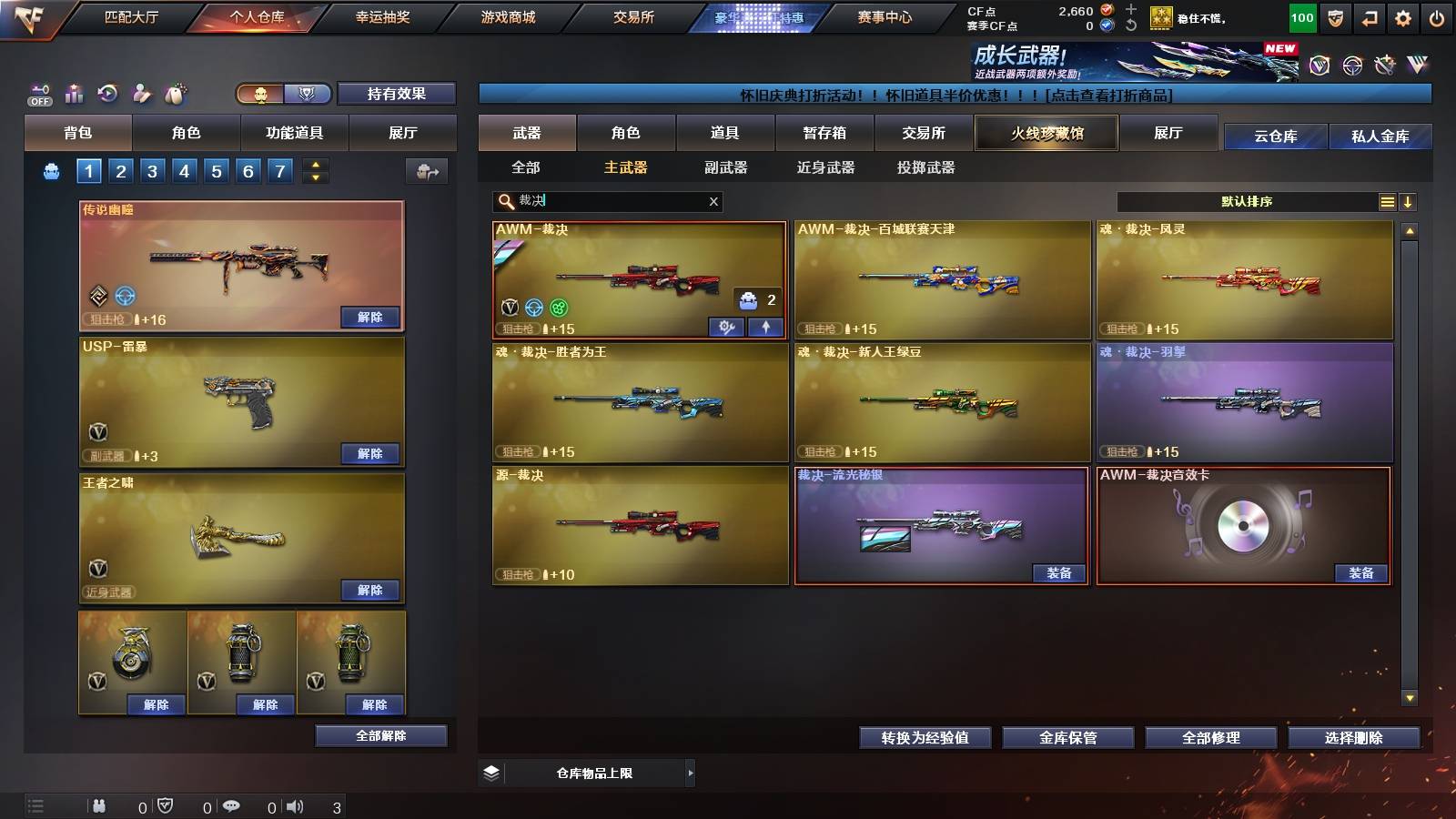Viewport: 1456px width, 819px height.
Task: Select 赛事中心 from the top menu bar
Action: (886, 15)
